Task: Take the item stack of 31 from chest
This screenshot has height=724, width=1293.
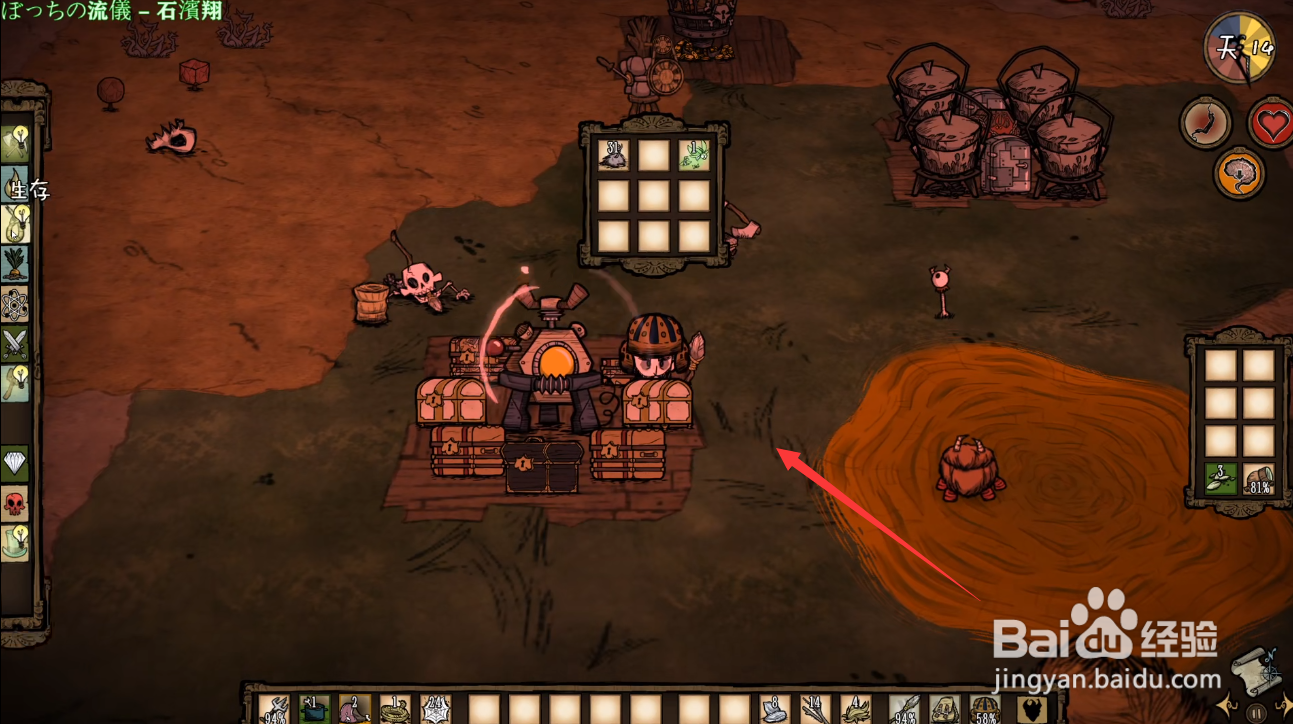Action: coord(613,154)
